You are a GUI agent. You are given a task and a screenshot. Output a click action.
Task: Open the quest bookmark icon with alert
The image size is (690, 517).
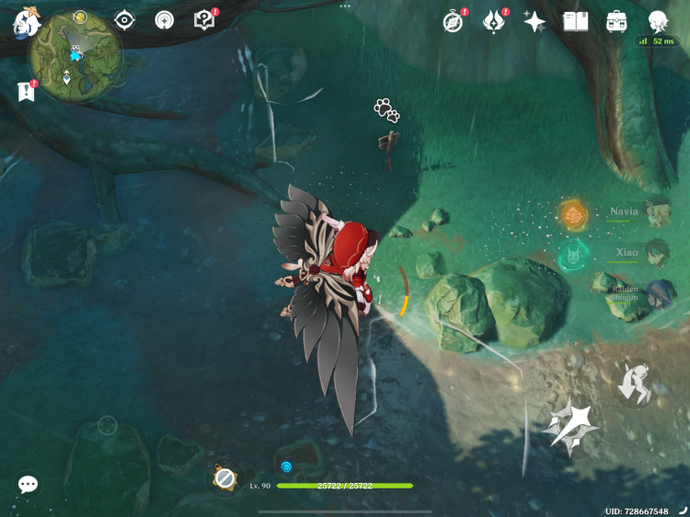pos(26,91)
